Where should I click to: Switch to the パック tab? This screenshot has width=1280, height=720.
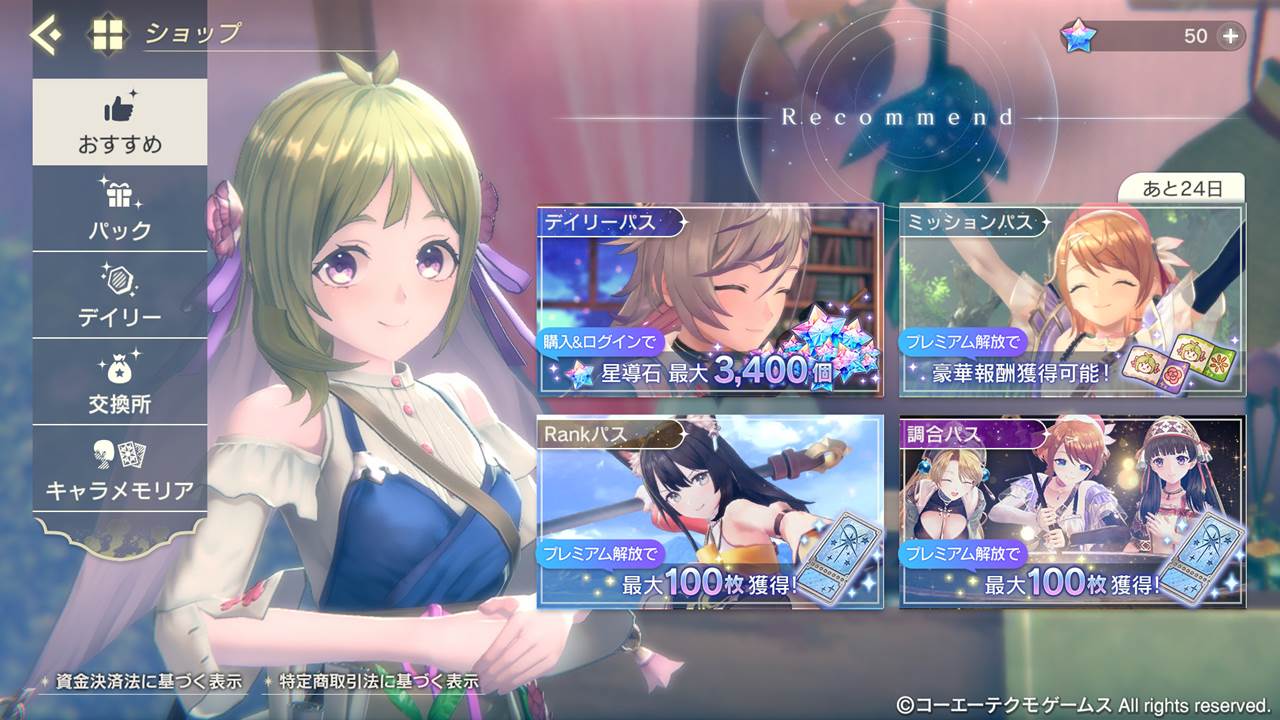point(120,209)
